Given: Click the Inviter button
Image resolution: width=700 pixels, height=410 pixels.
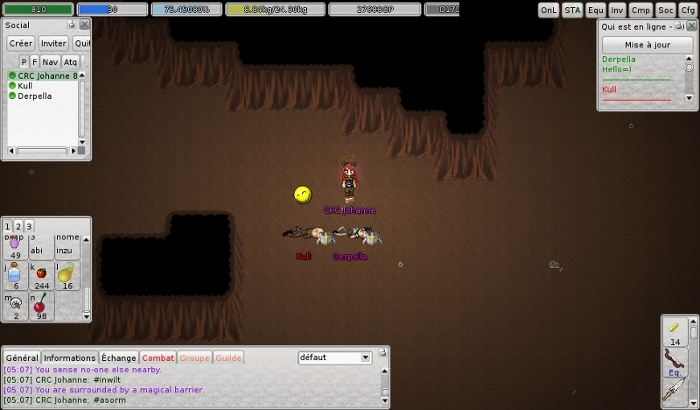Looking at the screenshot, I should click(x=54, y=43).
